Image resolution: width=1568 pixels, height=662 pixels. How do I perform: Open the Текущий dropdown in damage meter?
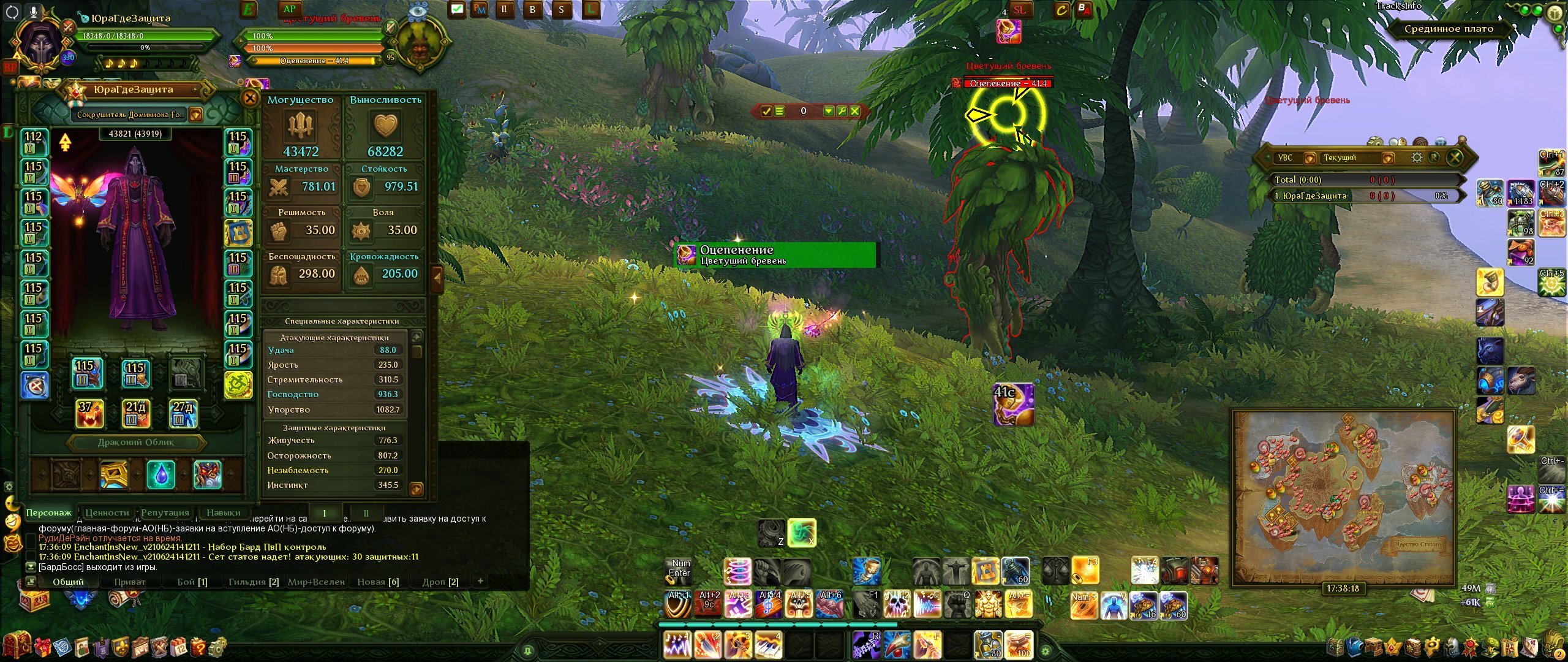1388,158
